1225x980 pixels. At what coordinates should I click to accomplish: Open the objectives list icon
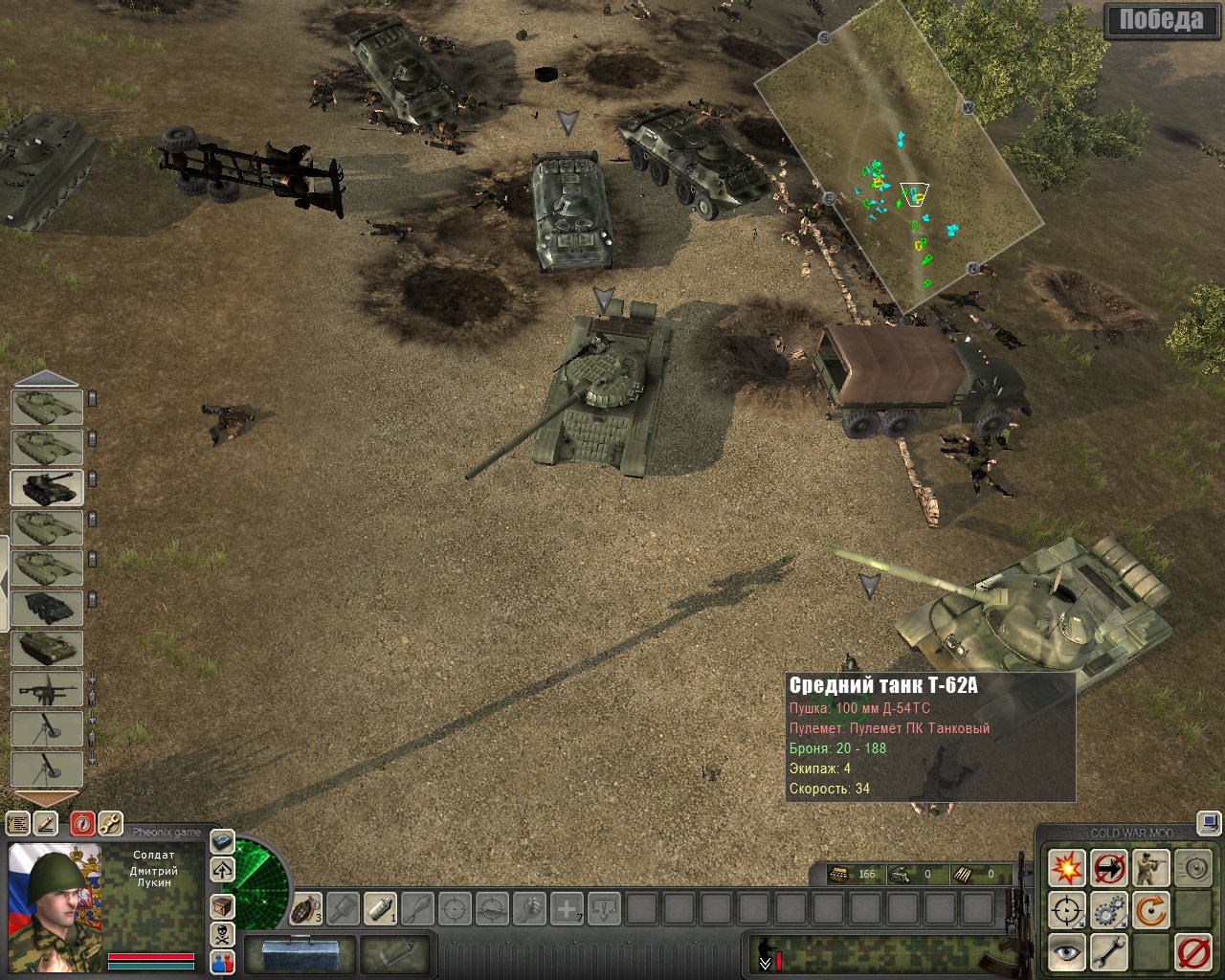[18, 823]
